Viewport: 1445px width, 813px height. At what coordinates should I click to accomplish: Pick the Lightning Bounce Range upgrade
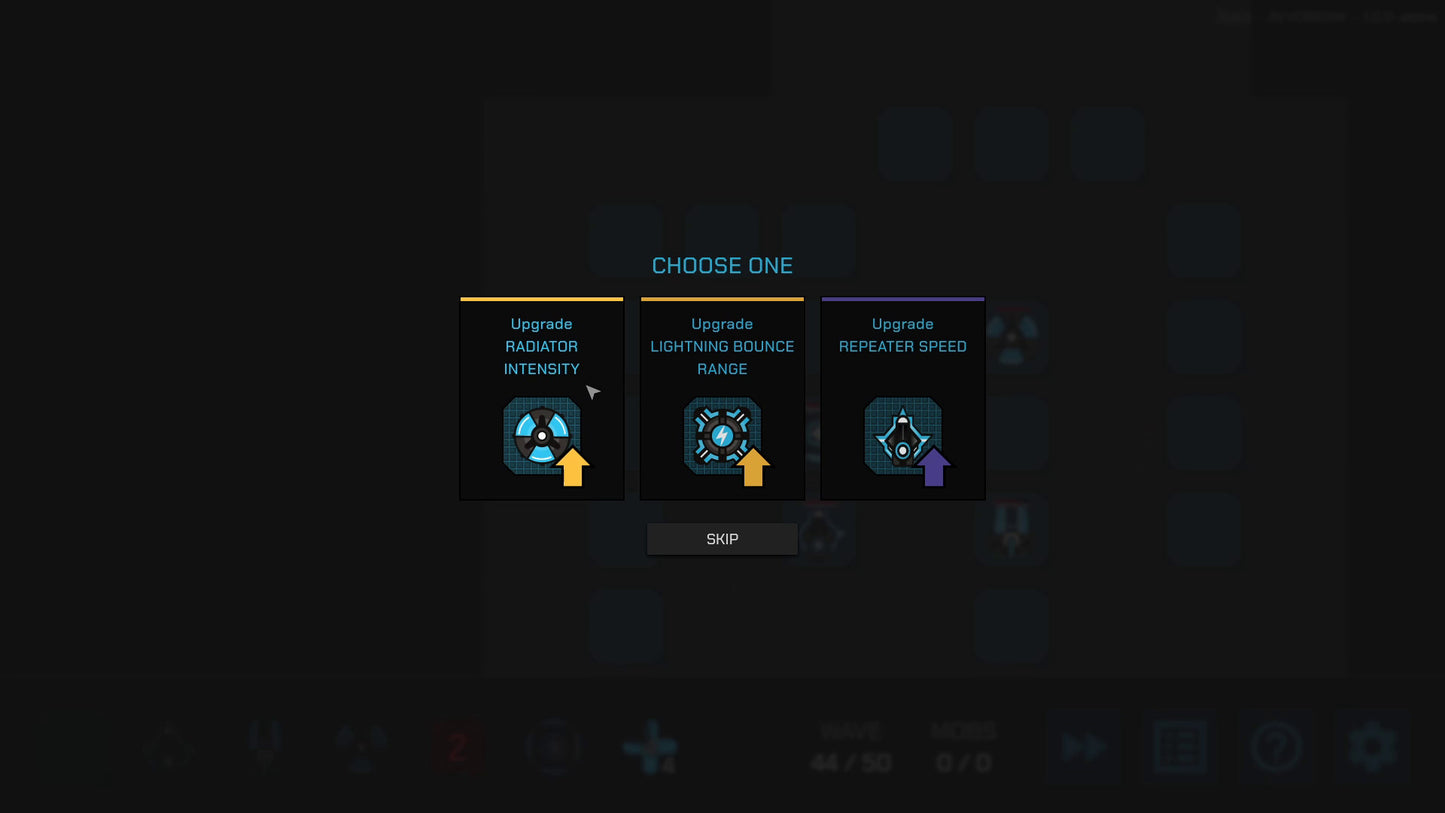(722, 398)
